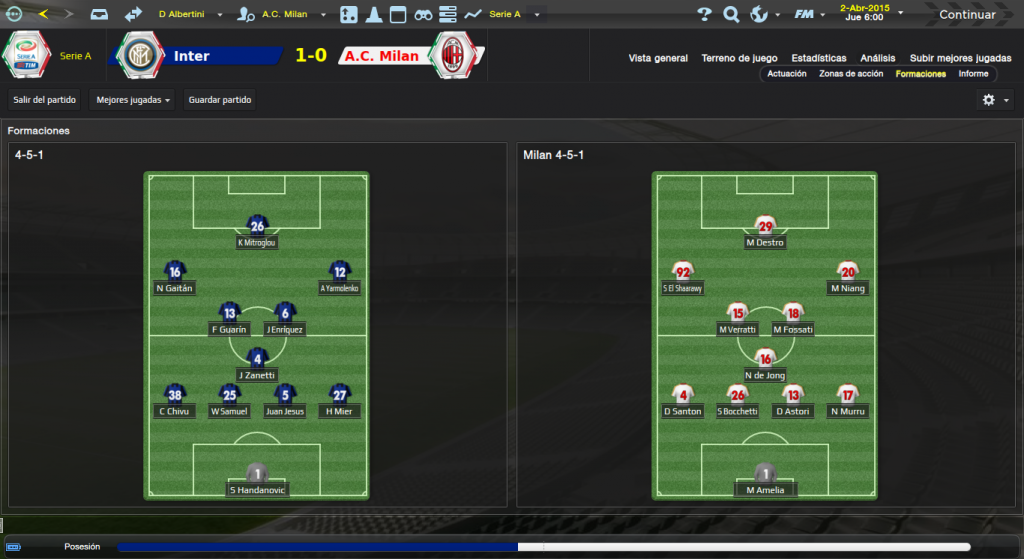Open the Vista general tab

658,58
